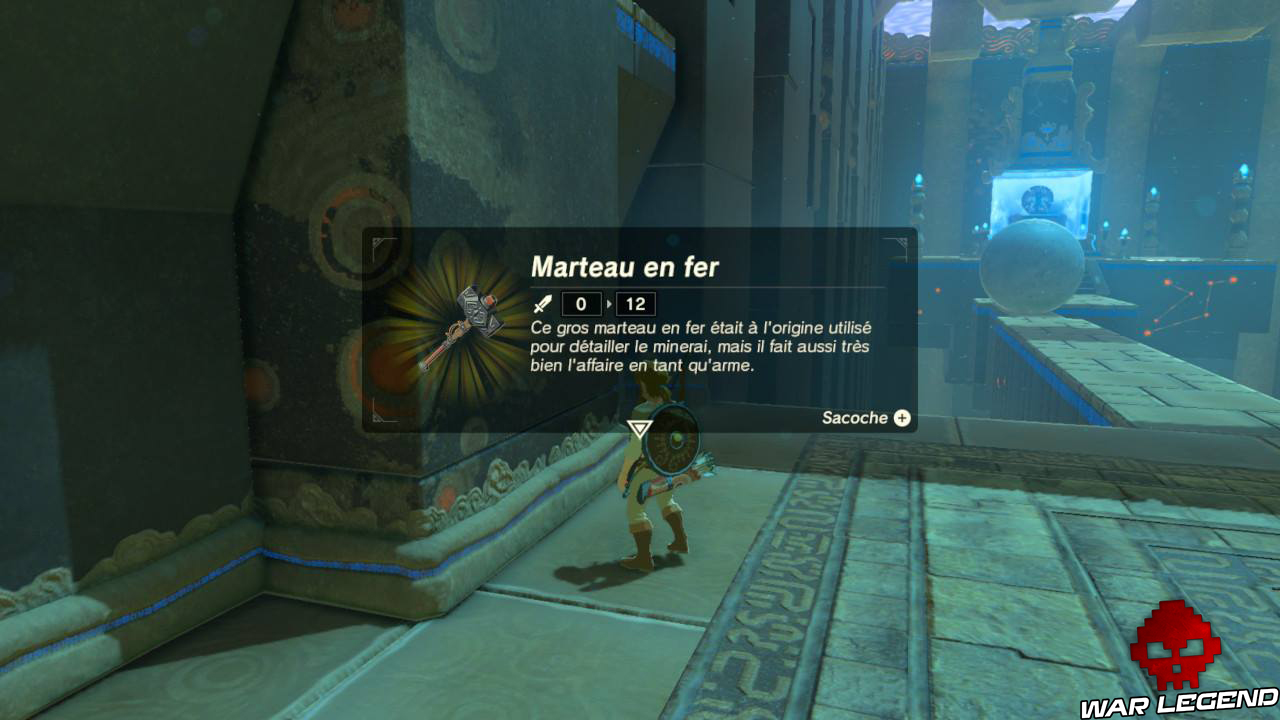Click the top-left dialog corner bracket

[x=379, y=242]
